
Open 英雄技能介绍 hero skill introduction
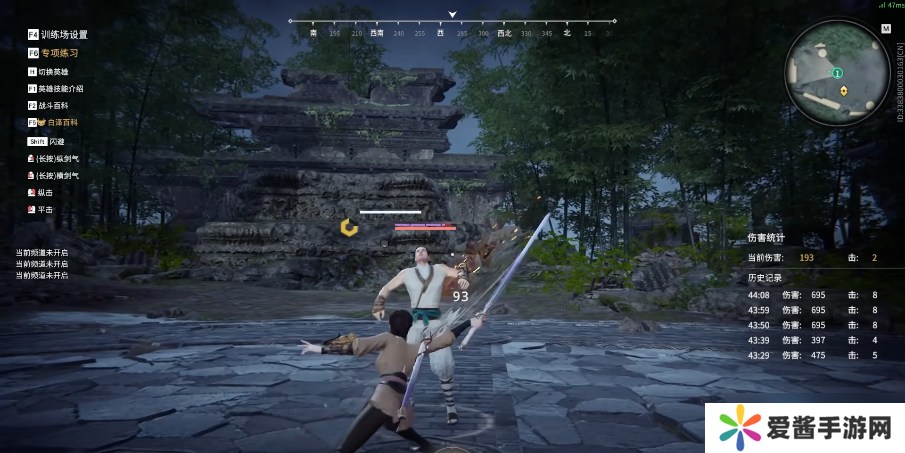[x=62, y=89]
